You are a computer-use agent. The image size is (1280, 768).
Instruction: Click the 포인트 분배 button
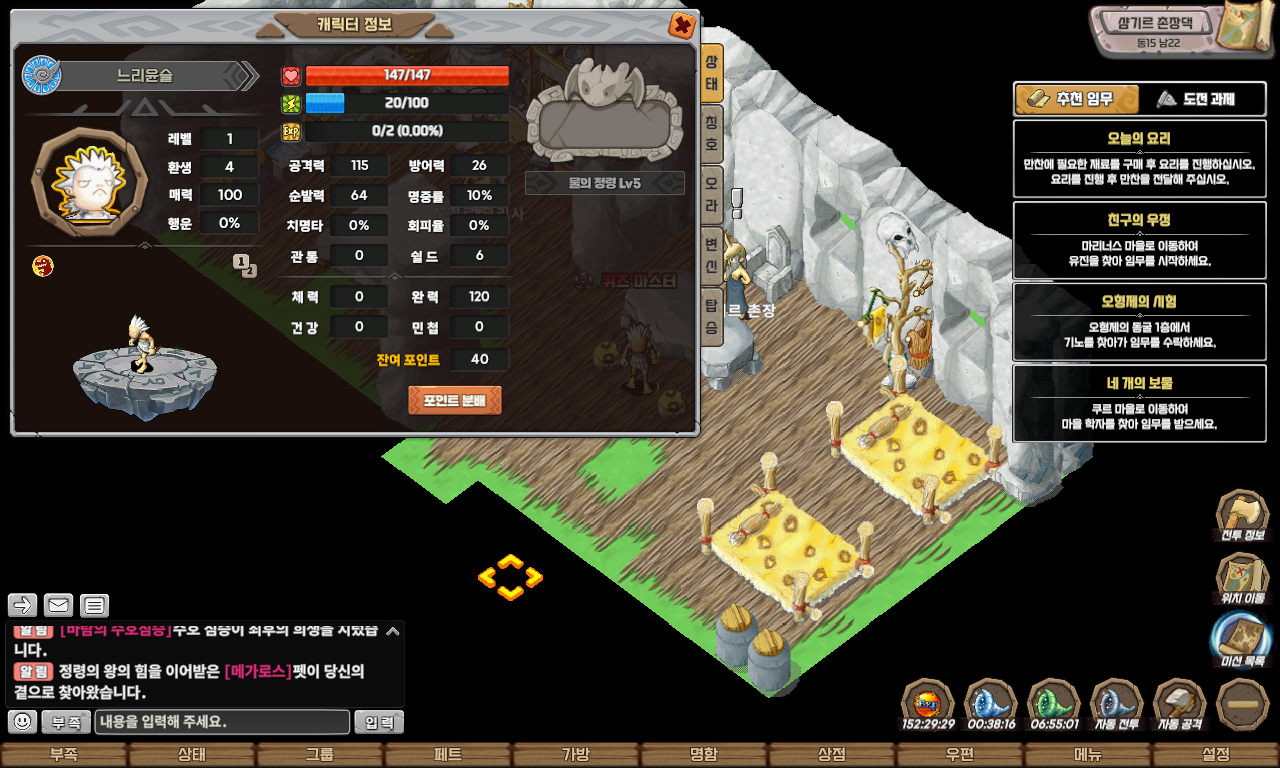(455, 401)
